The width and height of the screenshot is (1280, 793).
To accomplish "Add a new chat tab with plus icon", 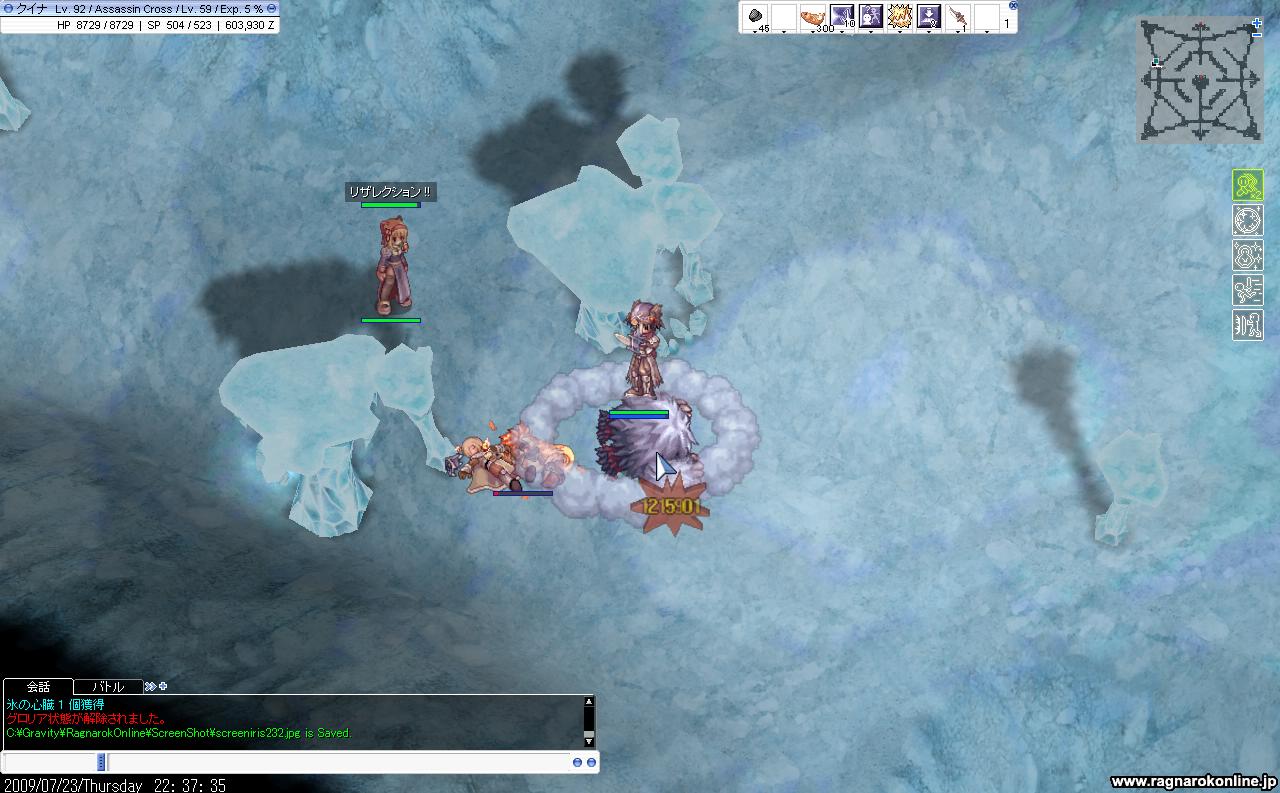I will (163, 687).
